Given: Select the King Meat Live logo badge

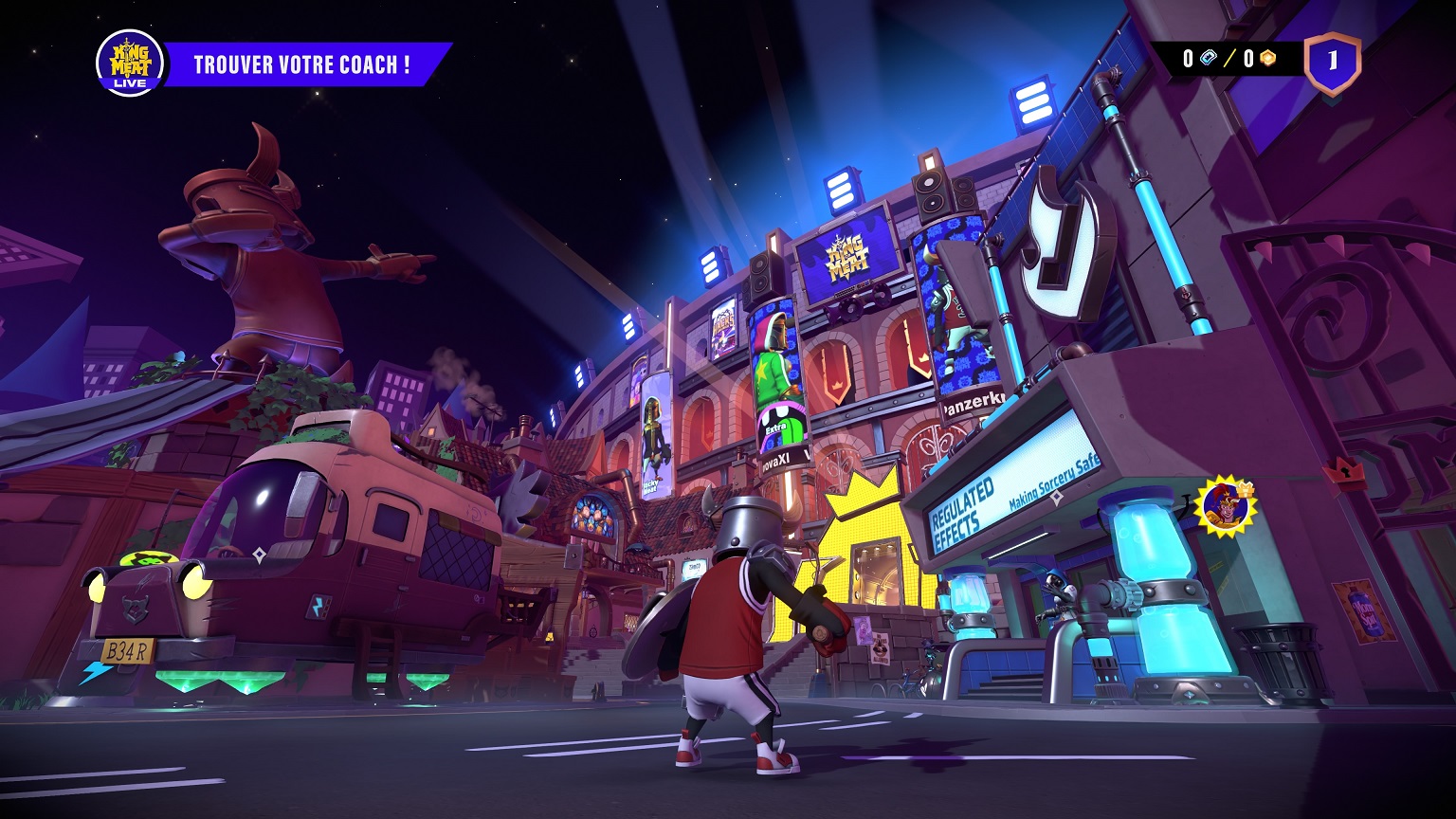Looking at the screenshot, I should coord(130,64).
